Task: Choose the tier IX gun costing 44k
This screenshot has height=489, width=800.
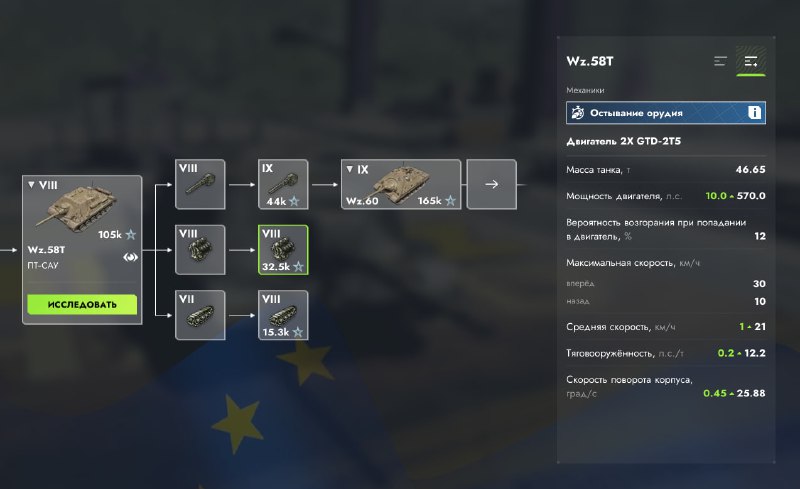Action: 283,184
